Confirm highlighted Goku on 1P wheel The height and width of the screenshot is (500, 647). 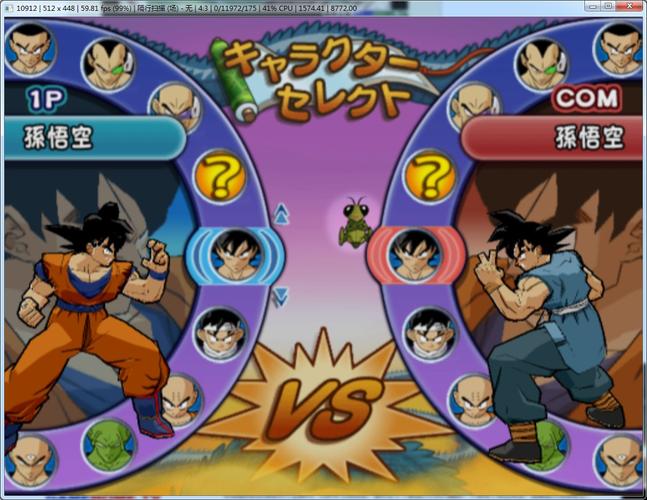click(x=235, y=253)
